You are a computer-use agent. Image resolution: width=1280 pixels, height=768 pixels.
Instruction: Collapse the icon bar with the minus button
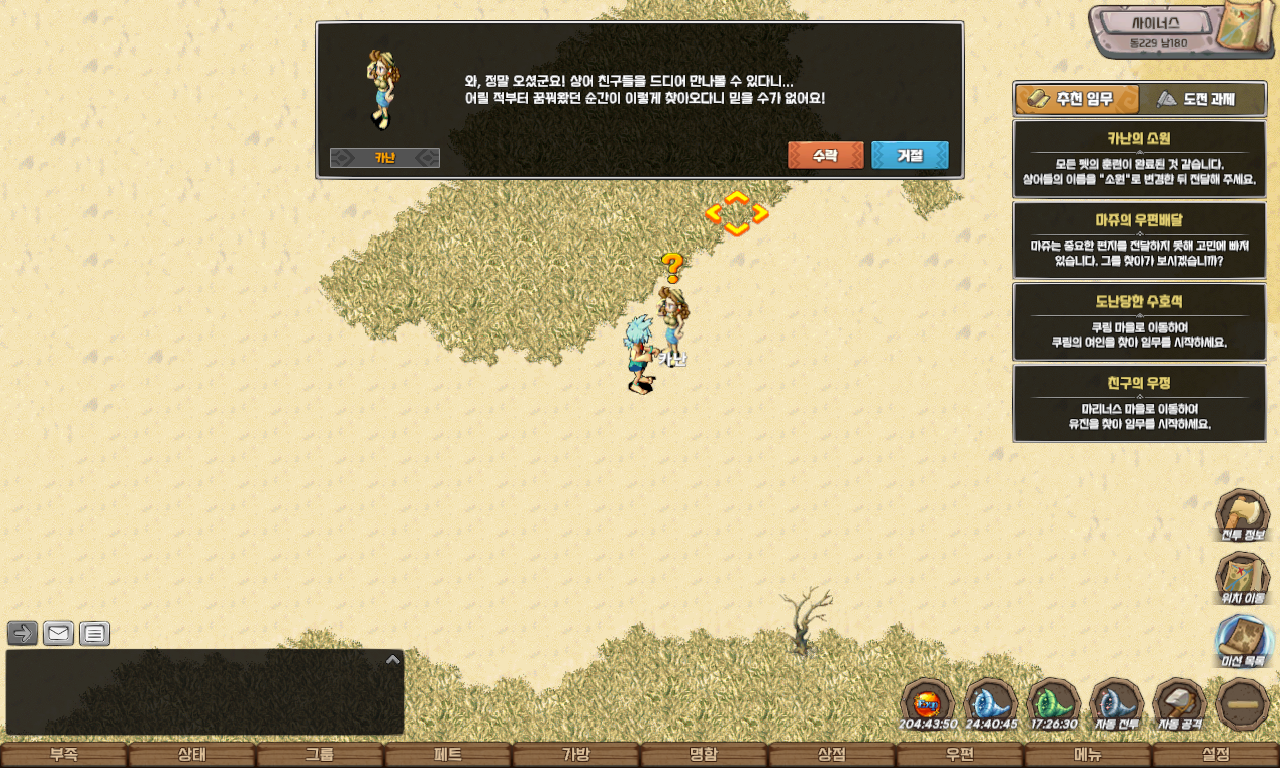1242,704
